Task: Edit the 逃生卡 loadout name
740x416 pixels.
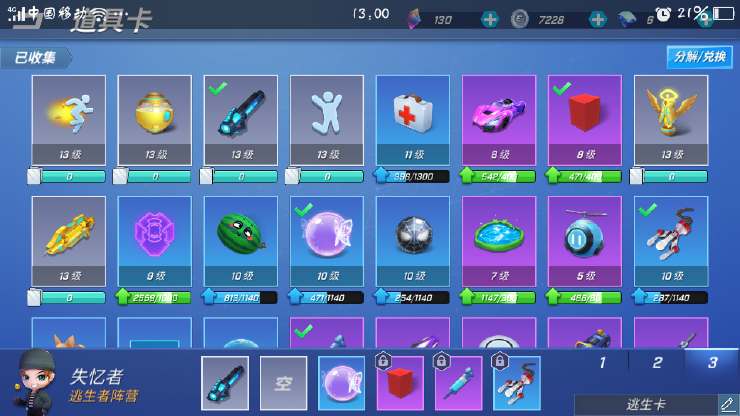Action: click(727, 404)
